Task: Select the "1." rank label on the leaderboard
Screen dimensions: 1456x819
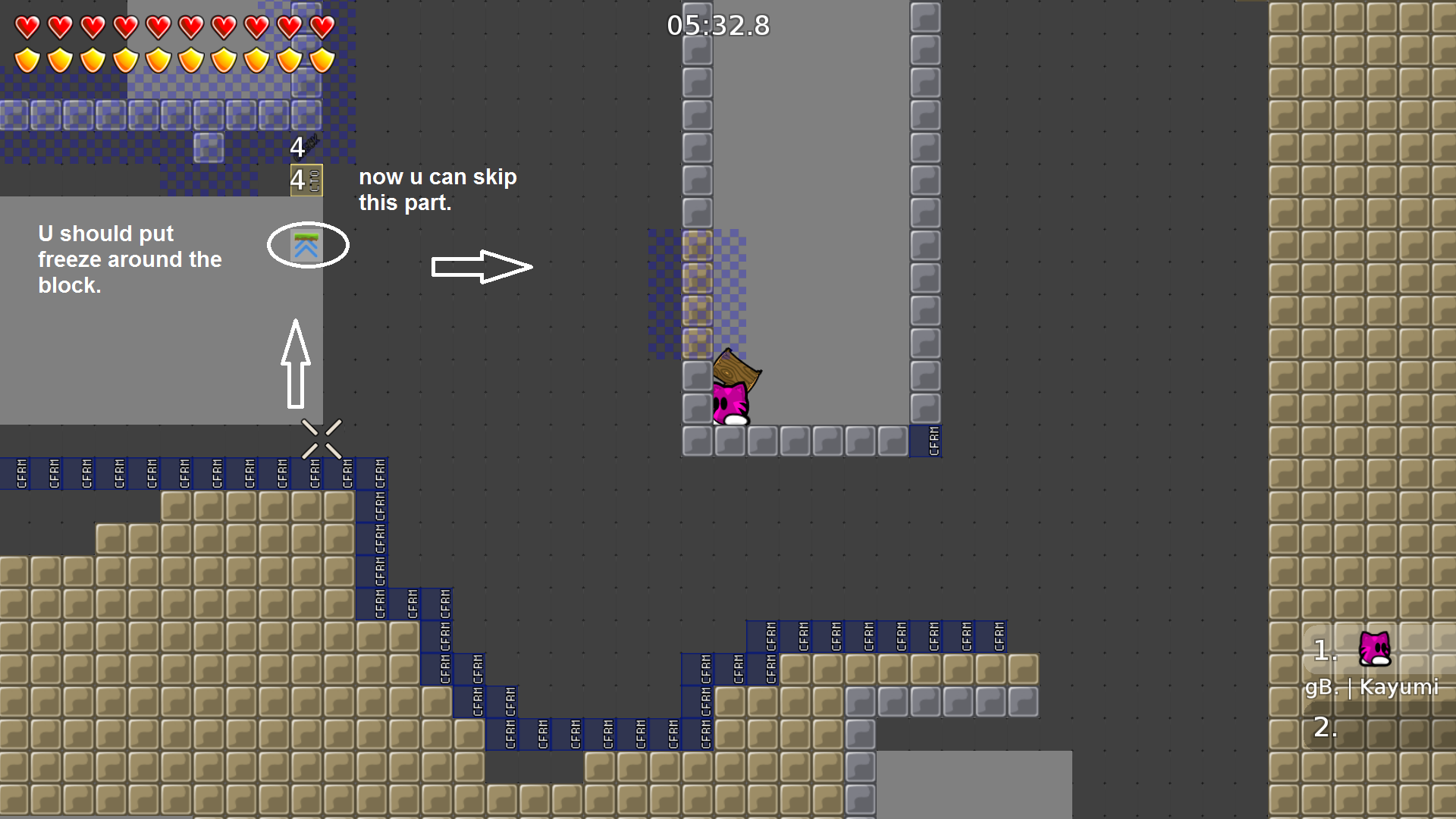Action: (x=1325, y=649)
